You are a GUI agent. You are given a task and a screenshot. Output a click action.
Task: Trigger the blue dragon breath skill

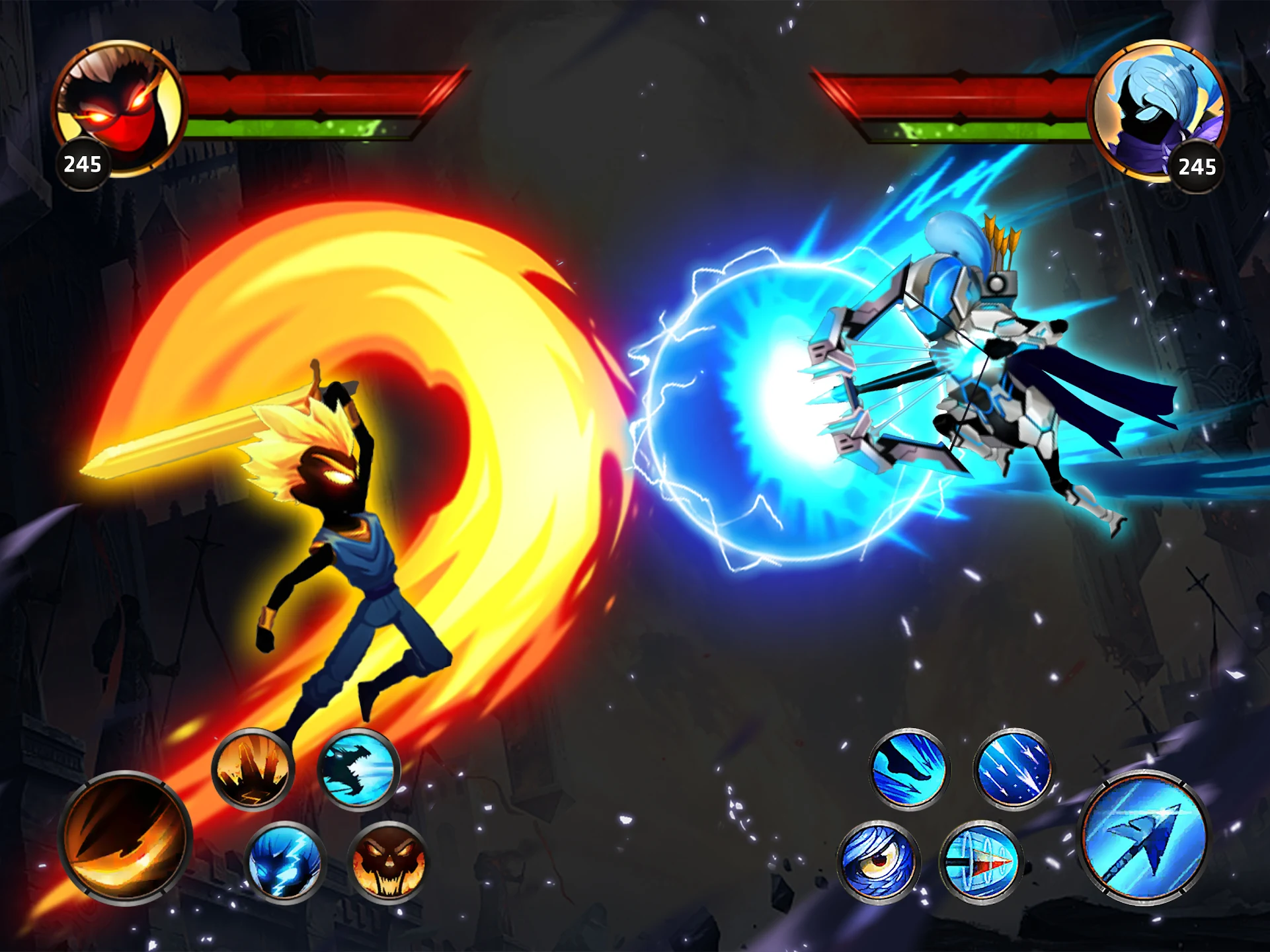coord(358,769)
